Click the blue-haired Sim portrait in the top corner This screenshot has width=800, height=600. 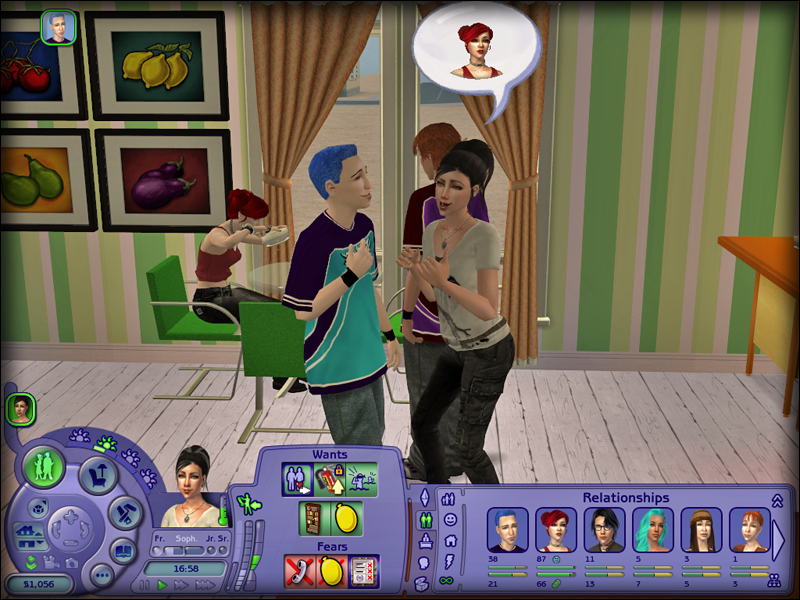tap(59, 28)
